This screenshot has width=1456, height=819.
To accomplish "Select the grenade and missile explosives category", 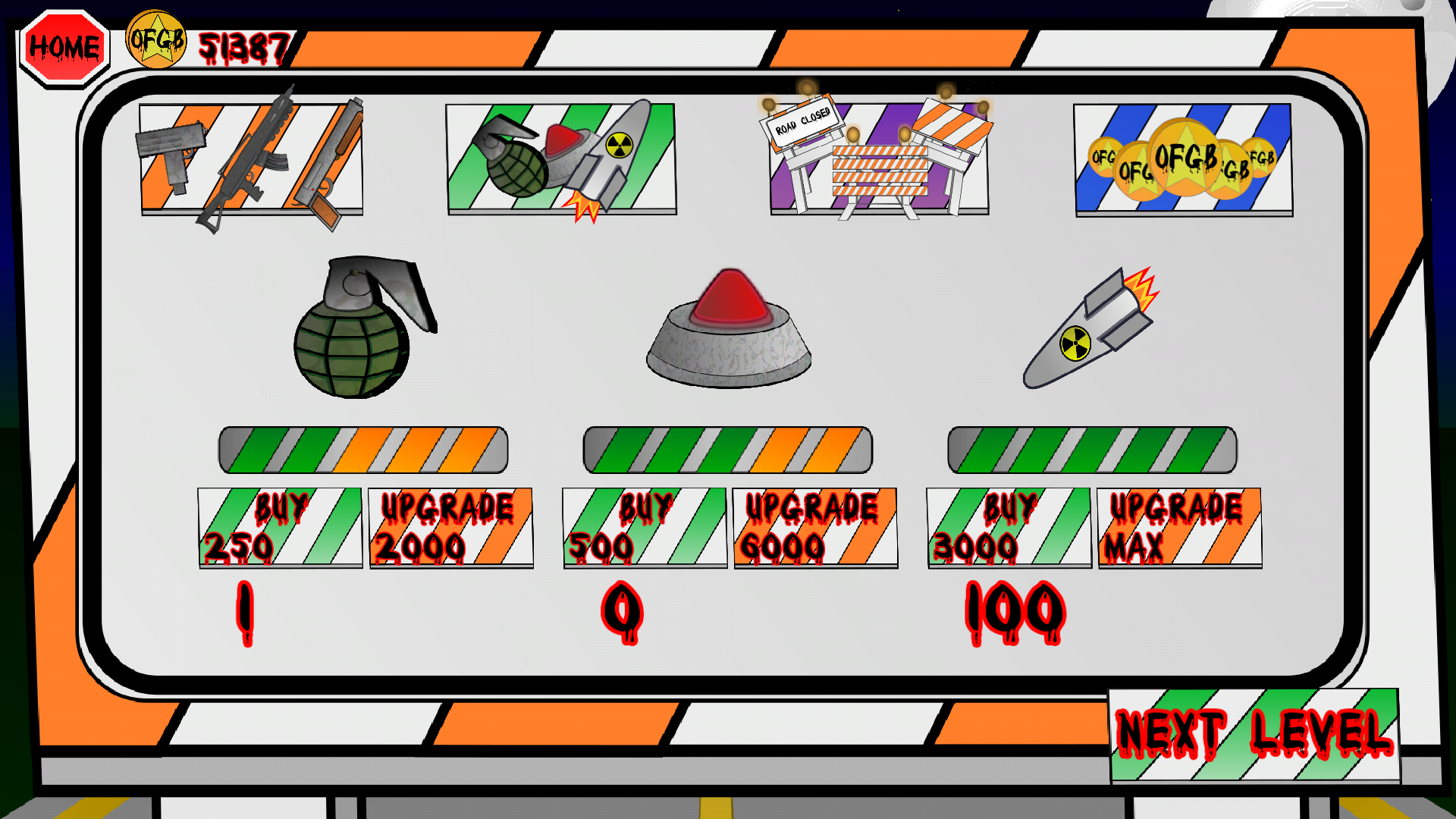I will (563, 159).
